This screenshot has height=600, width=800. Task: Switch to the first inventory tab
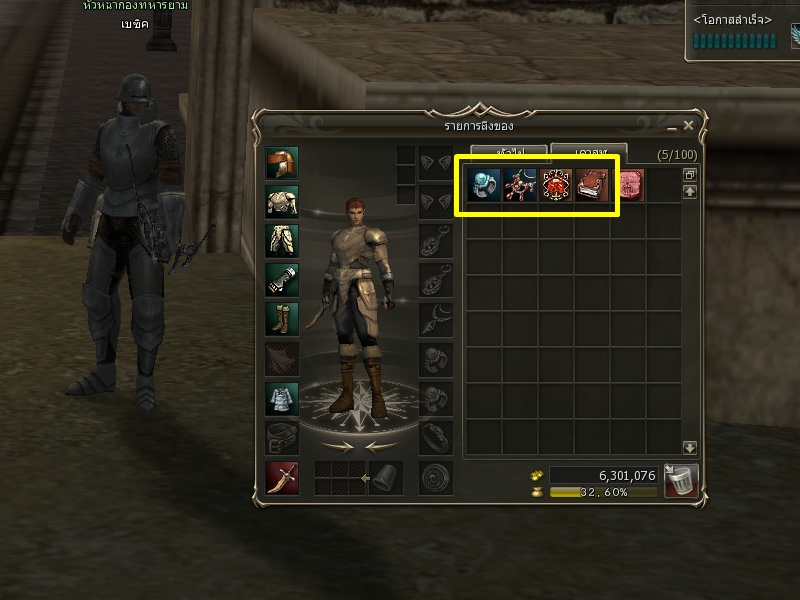pyautogui.click(x=510, y=152)
